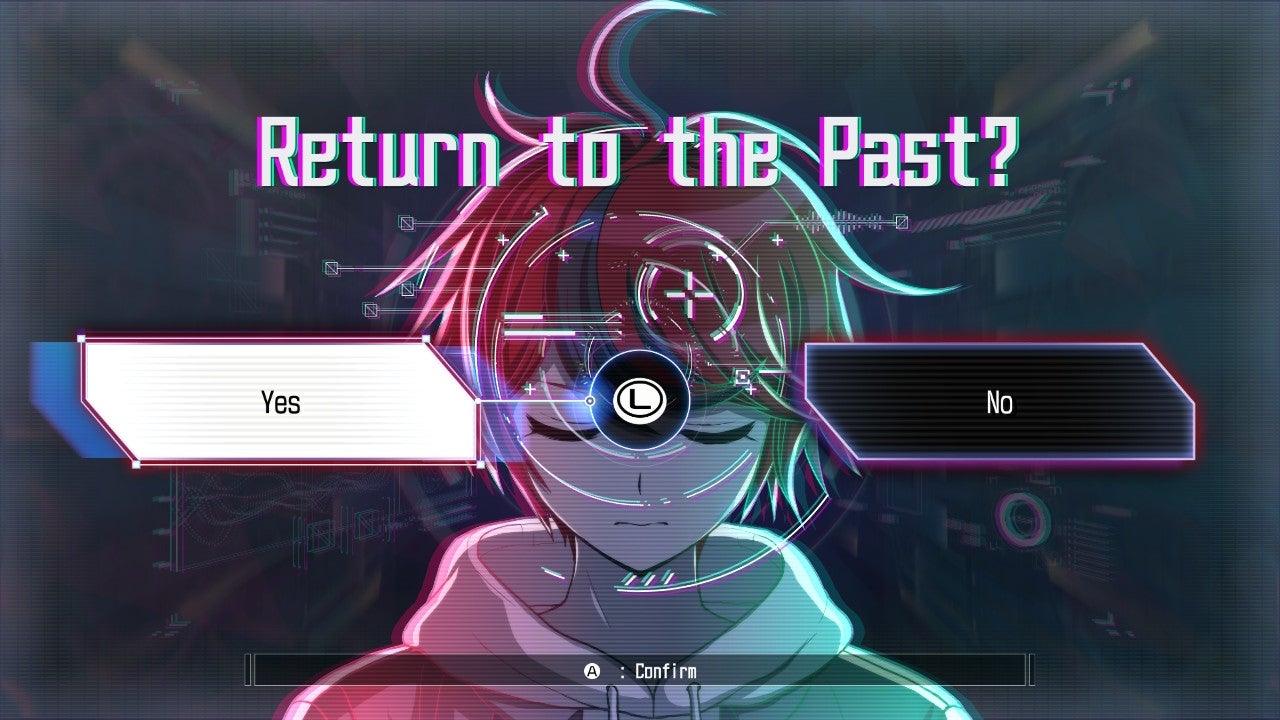
Task: Click the E marker near the character's temple
Action: coord(742,377)
